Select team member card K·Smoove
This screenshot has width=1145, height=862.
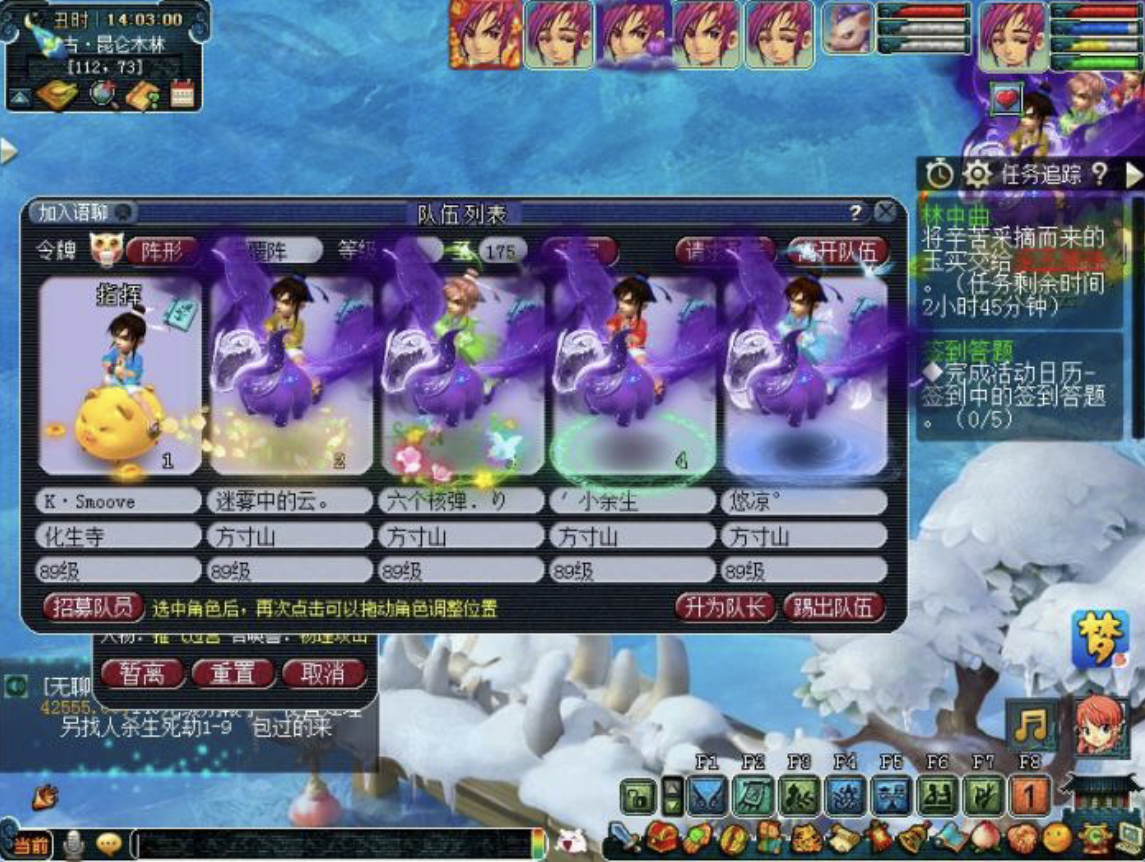click(x=119, y=377)
